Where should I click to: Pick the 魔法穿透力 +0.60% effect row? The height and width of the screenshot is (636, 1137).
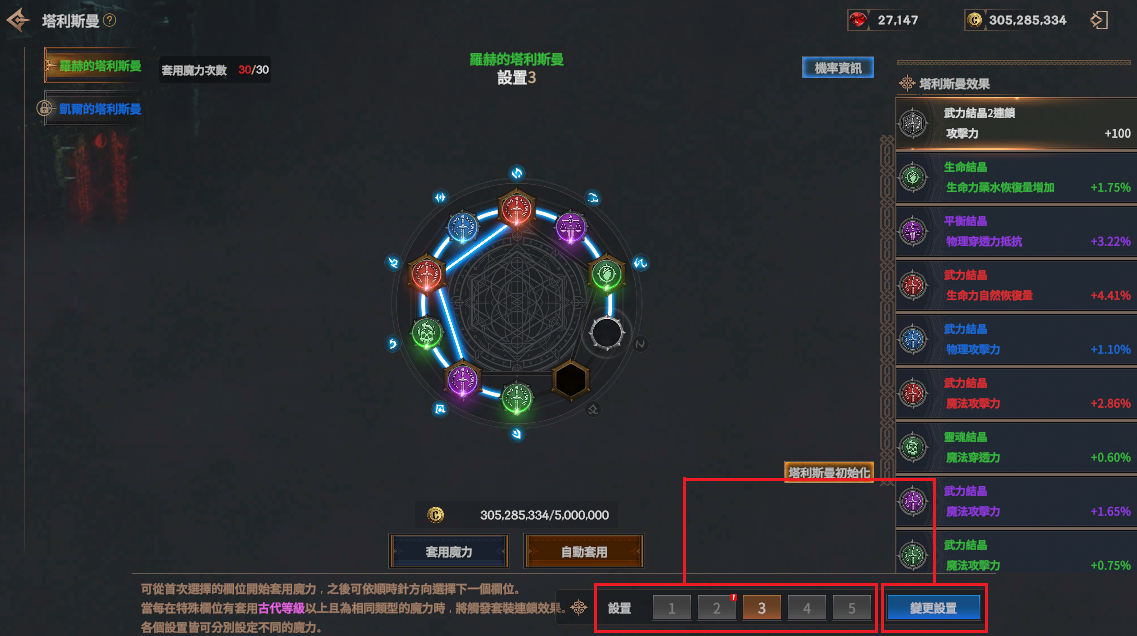point(1015,448)
